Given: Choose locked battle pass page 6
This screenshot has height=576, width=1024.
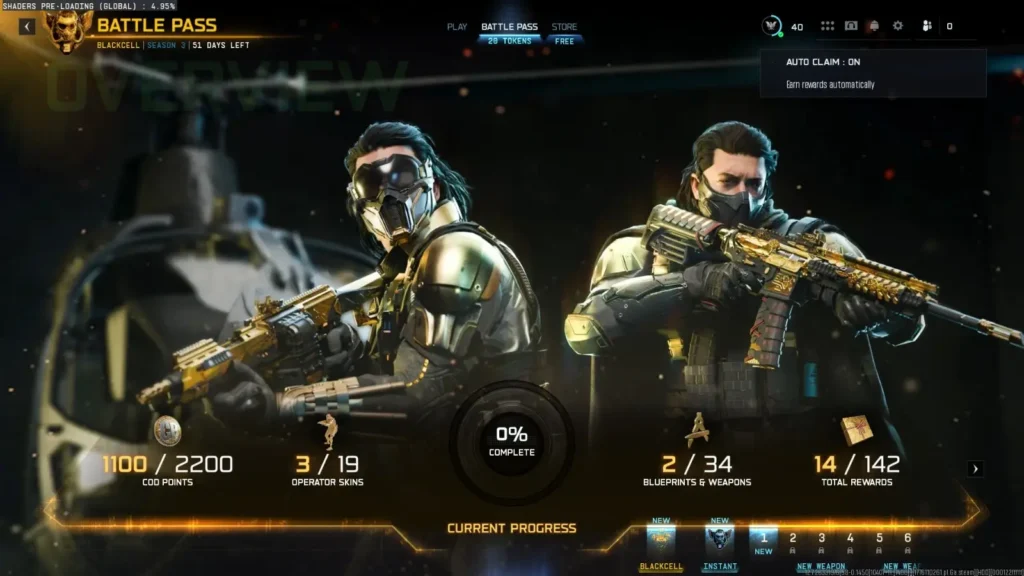Looking at the screenshot, I should pyautogui.click(x=907, y=540).
